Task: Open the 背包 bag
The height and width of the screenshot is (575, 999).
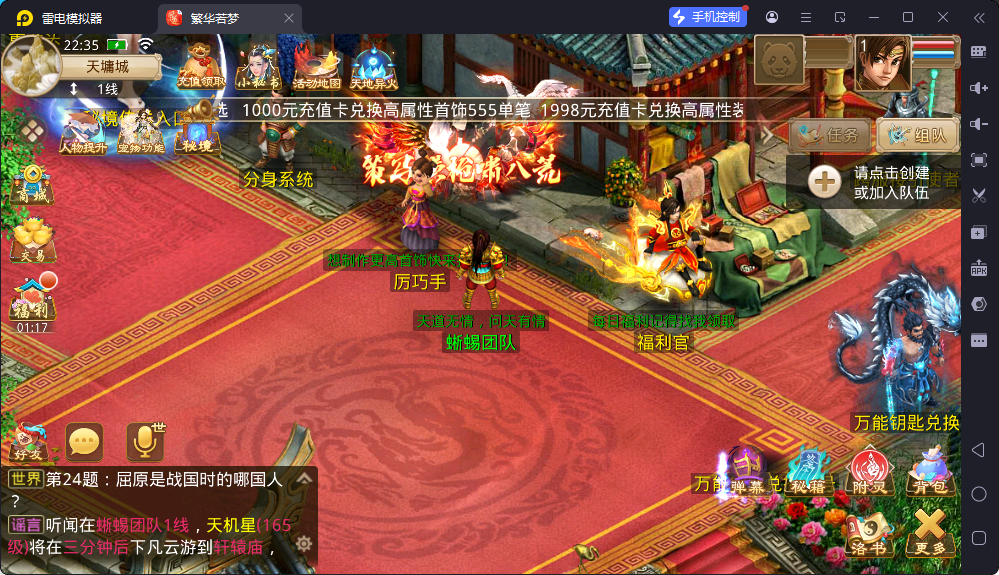Action: pyautogui.click(x=929, y=470)
